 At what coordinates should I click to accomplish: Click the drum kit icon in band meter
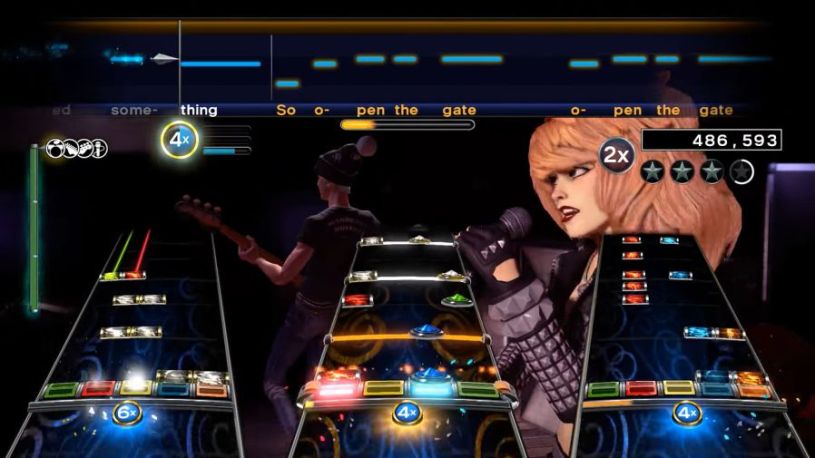(54, 148)
